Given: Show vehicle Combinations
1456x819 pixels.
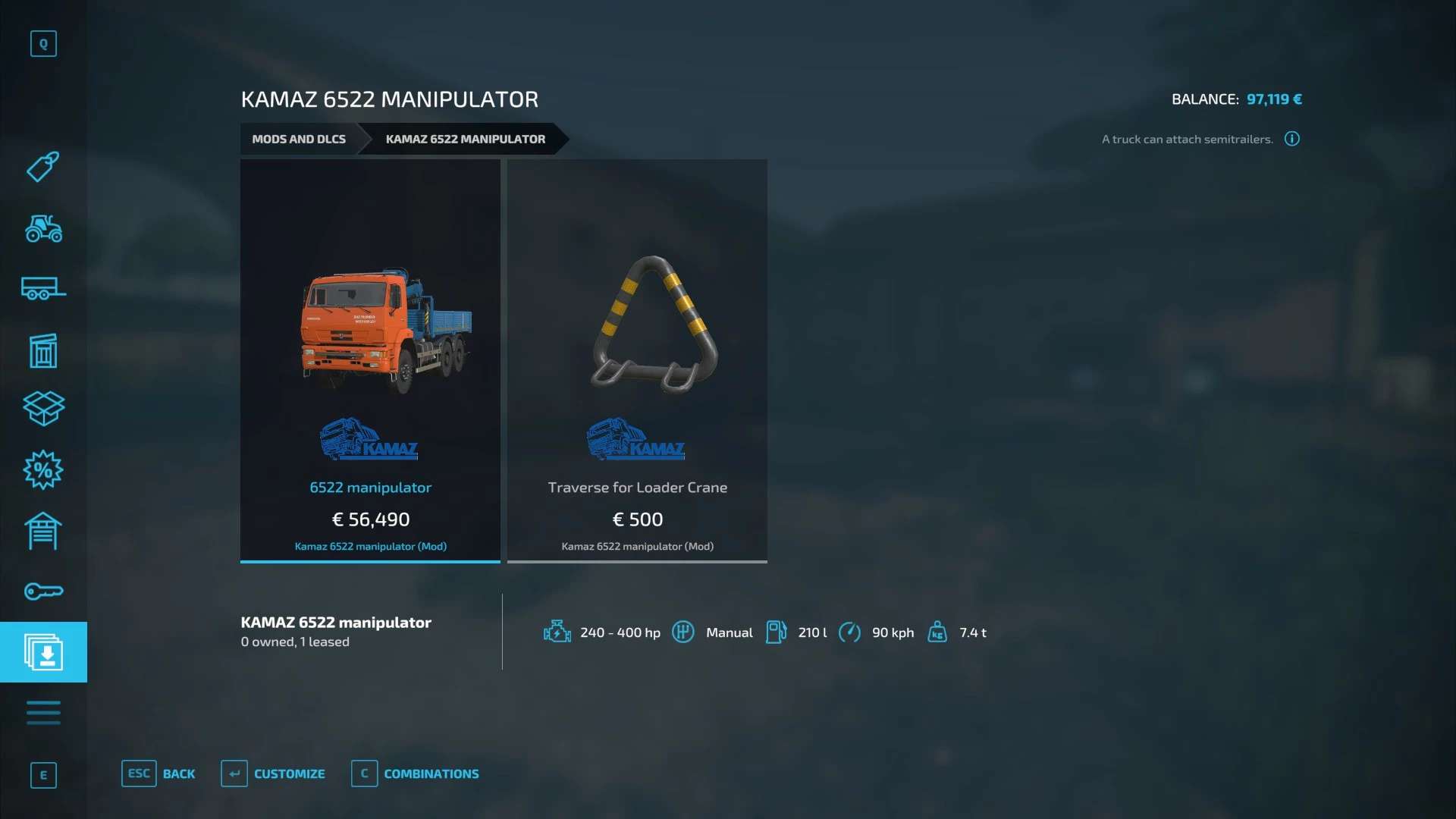Looking at the screenshot, I should pos(416,773).
